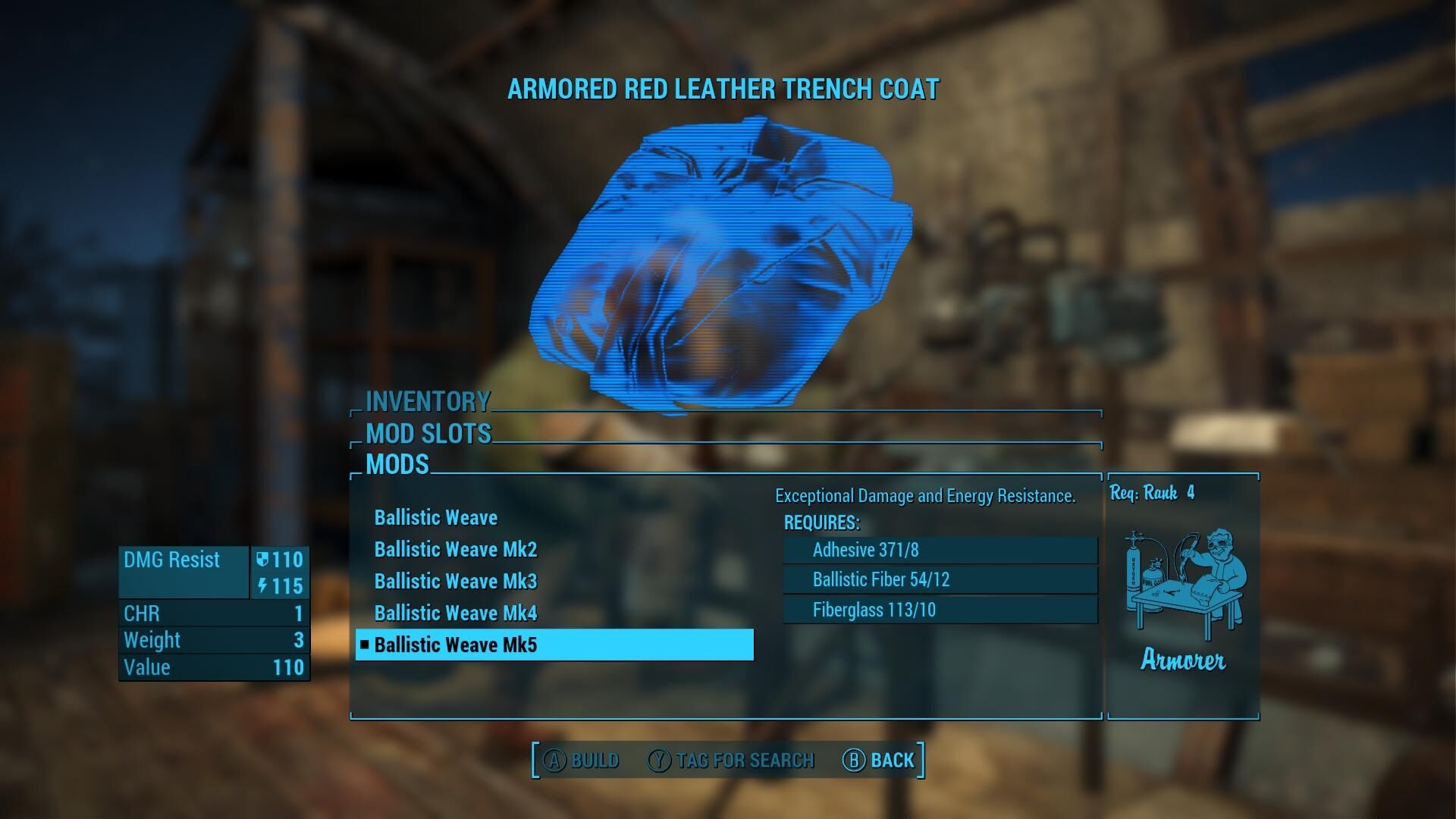Select the Ballistic Weave Mk2 mod
The height and width of the screenshot is (819, 1456).
(456, 549)
